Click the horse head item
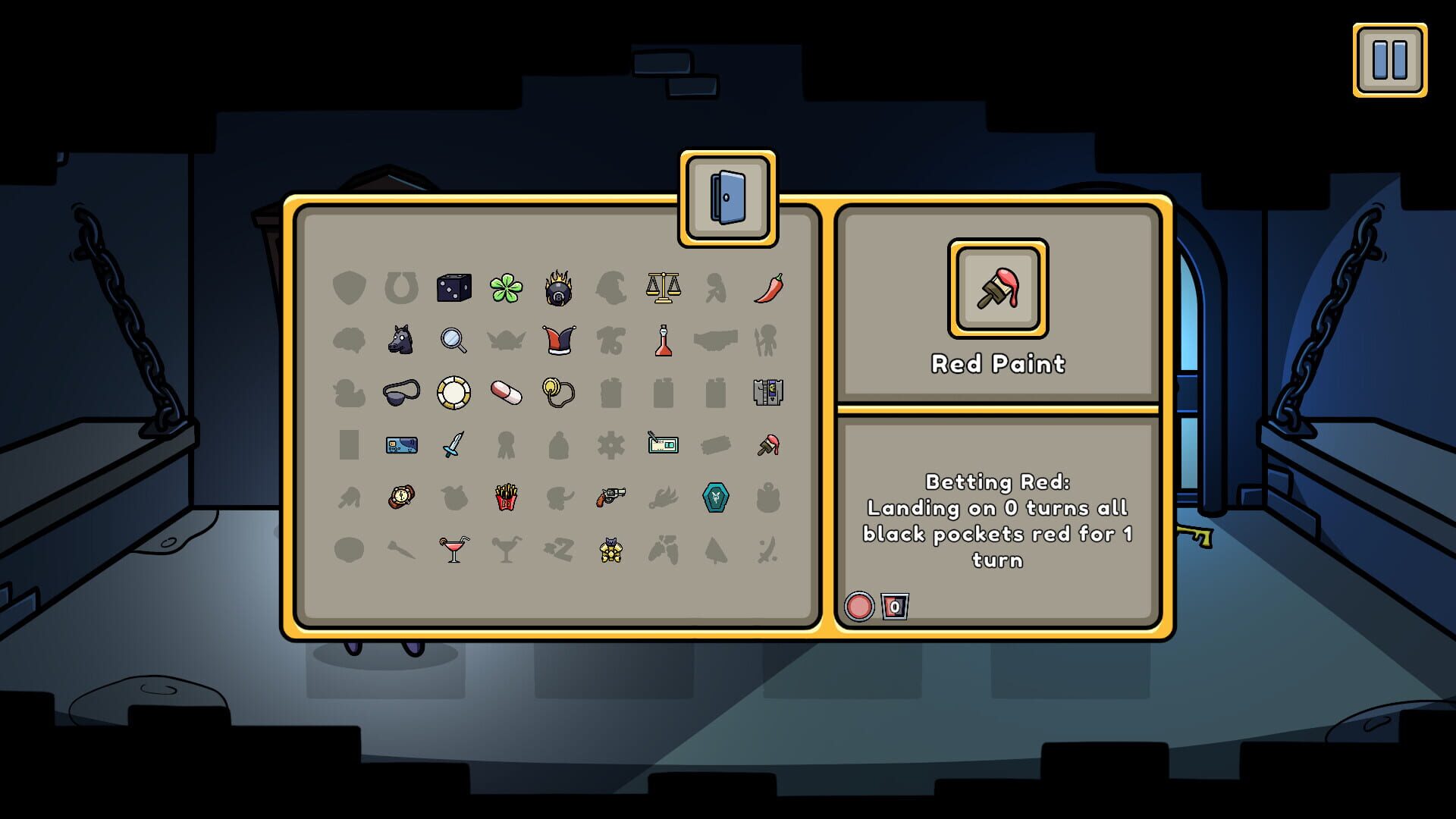1456x819 pixels. pos(402,340)
